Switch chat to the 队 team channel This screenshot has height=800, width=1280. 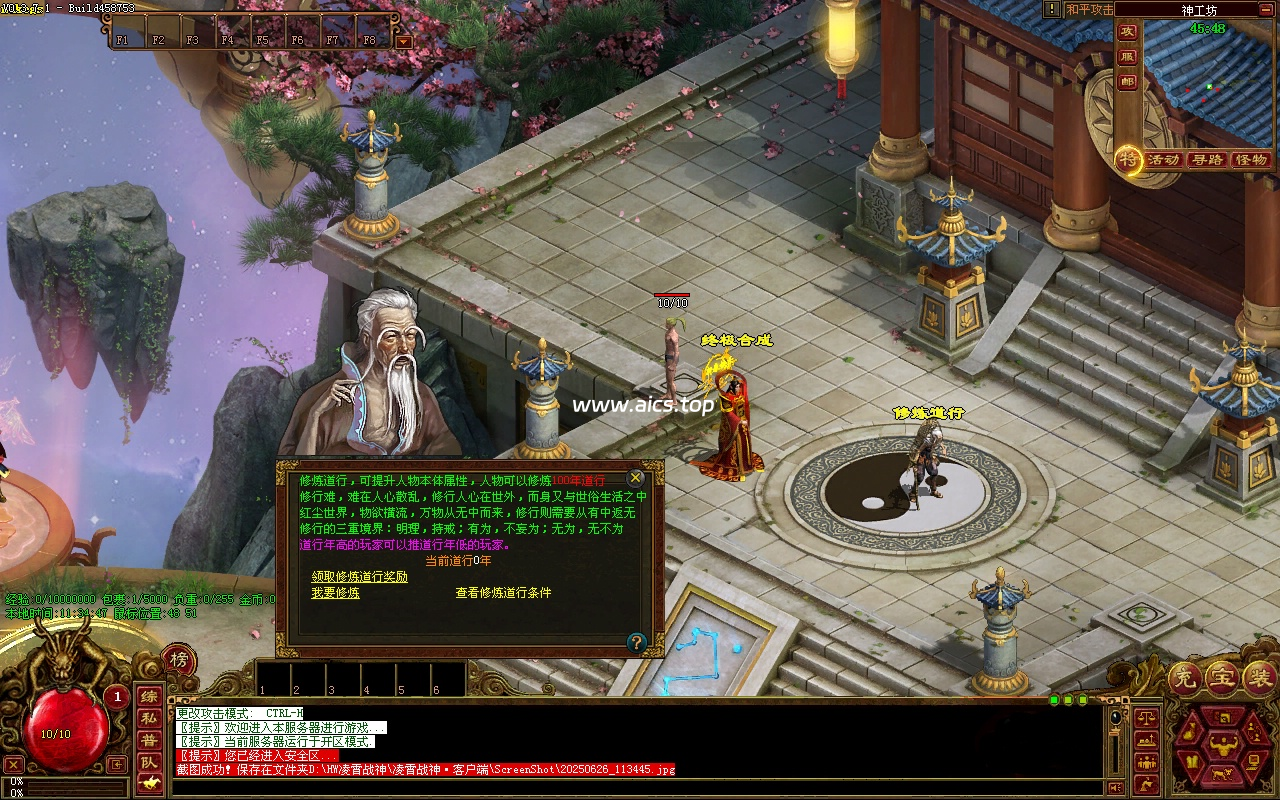click(x=149, y=762)
